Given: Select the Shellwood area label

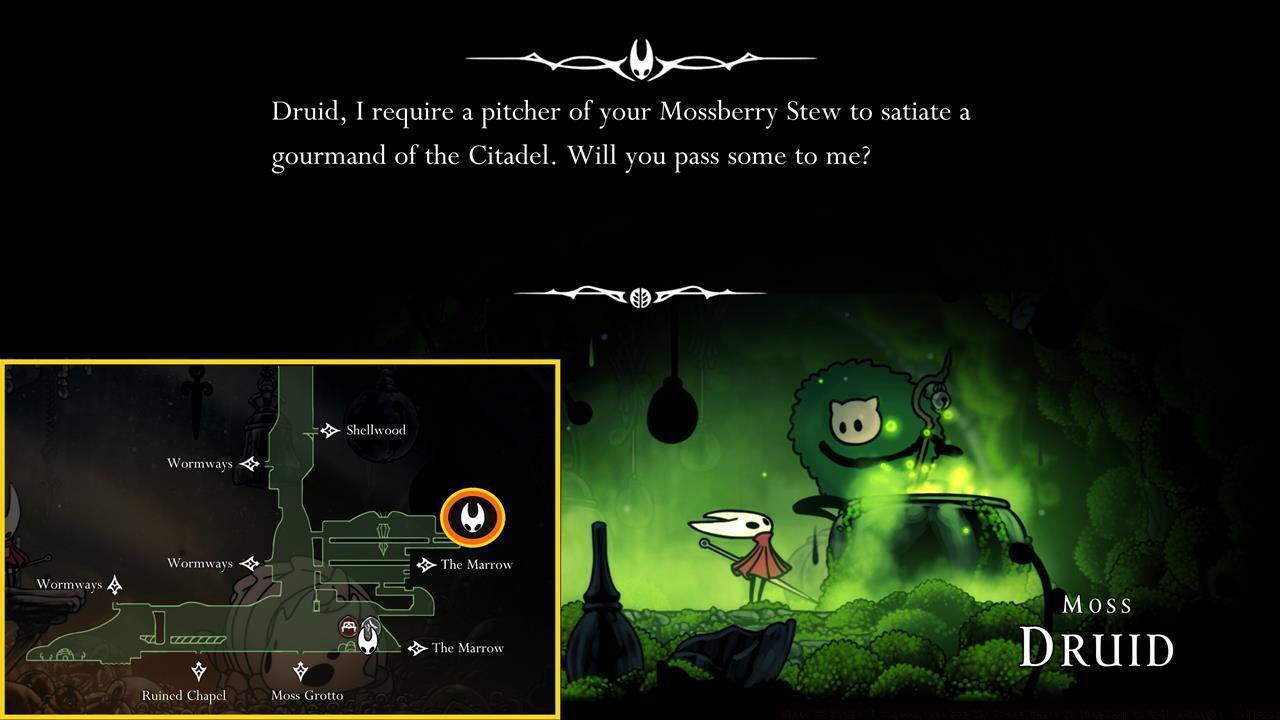Looking at the screenshot, I should 374,429.
